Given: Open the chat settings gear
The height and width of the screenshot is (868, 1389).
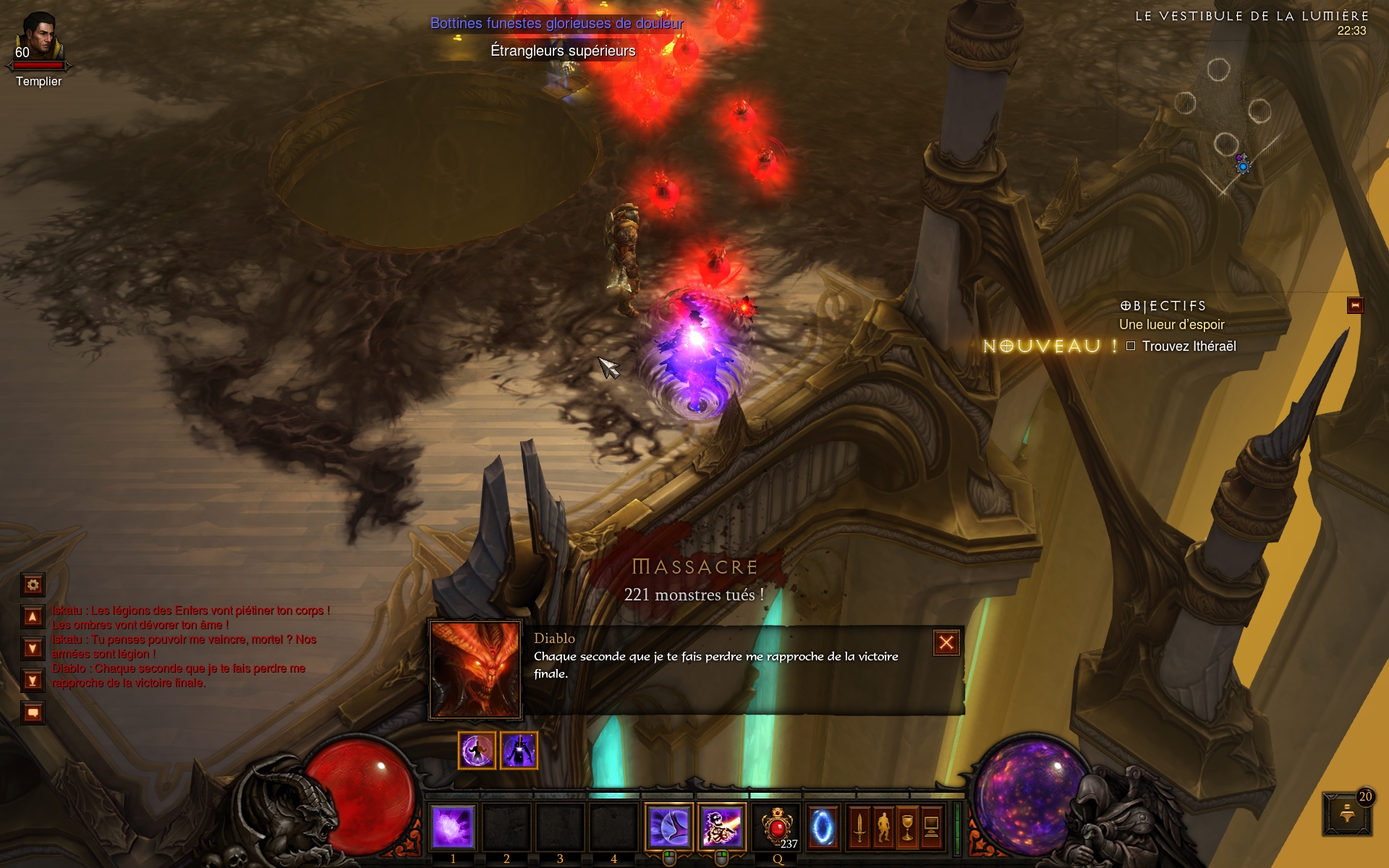Looking at the screenshot, I should (x=33, y=584).
